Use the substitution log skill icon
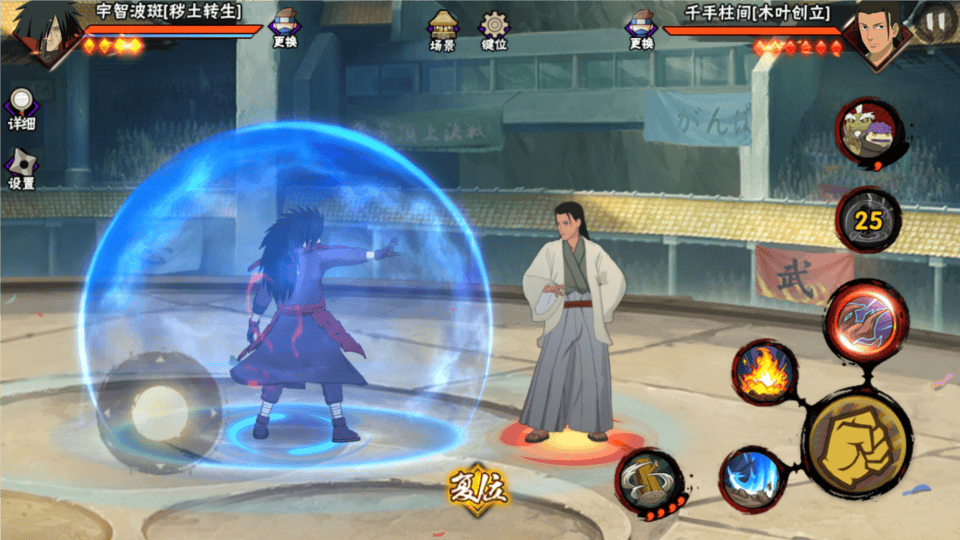Image resolution: width=960 pixels, height=540 pixels. [x=648, y=482]
